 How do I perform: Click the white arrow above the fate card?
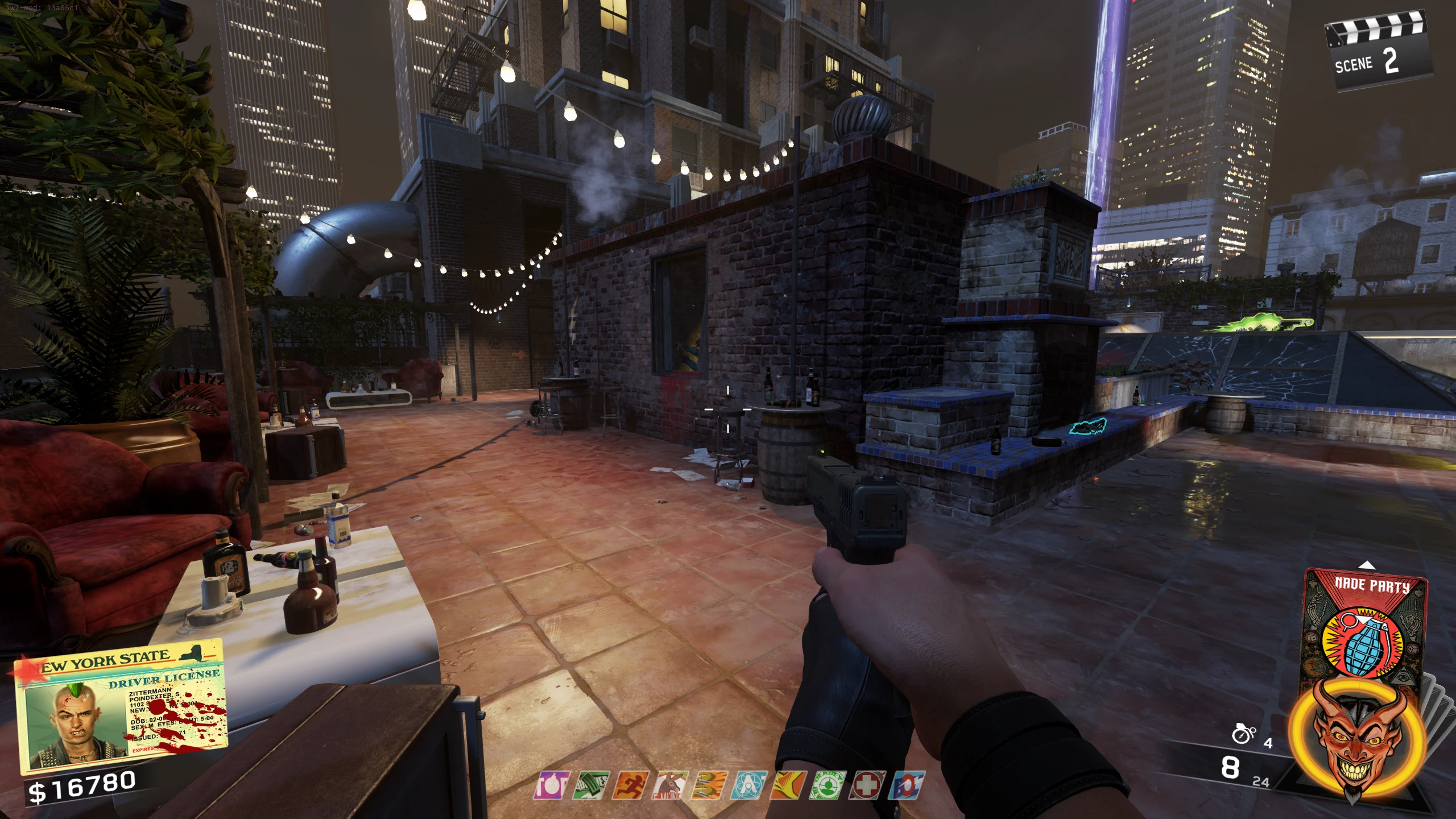click(x=1367, y=565)
